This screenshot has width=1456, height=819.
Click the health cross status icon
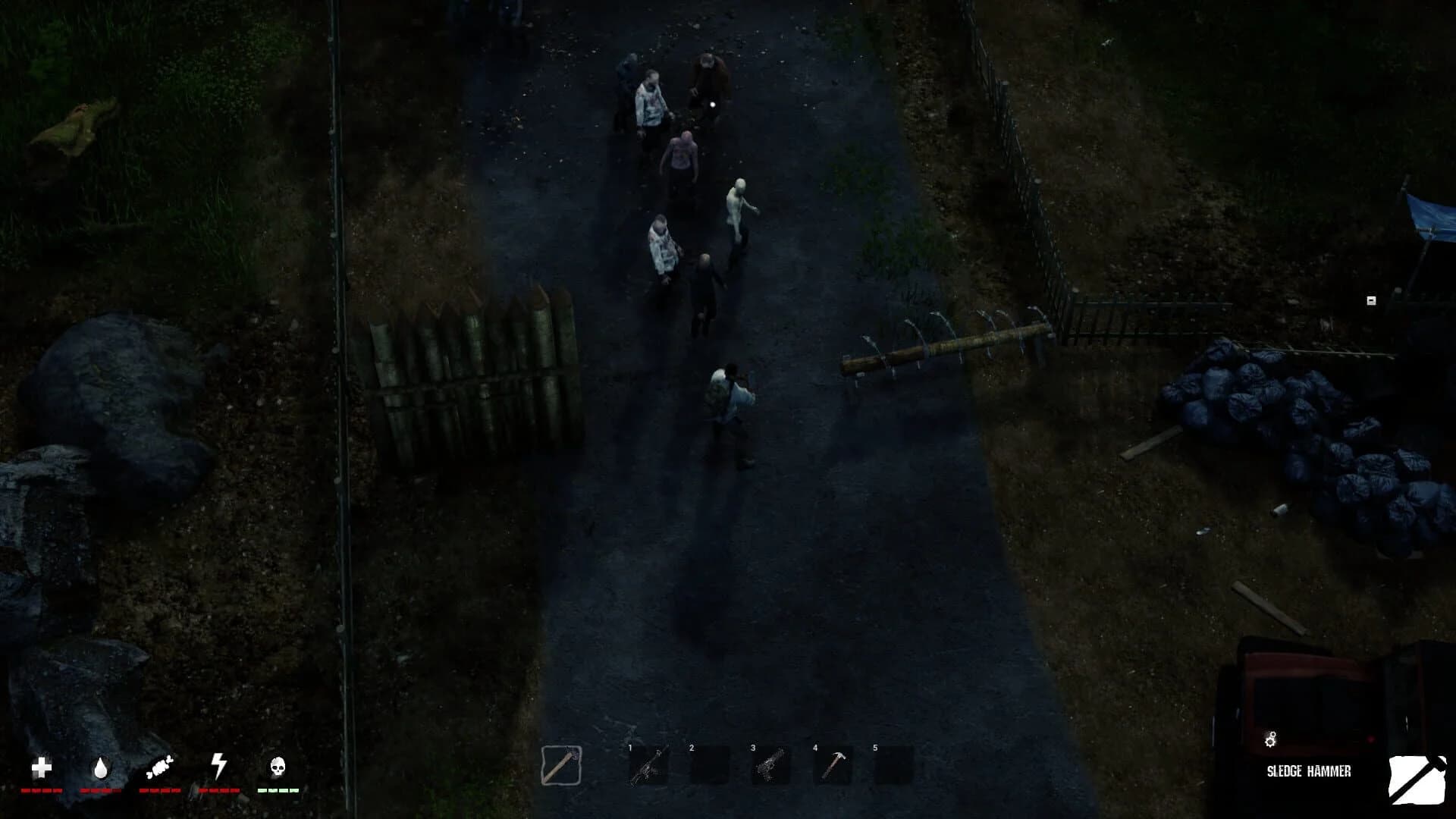pos(42,769)
